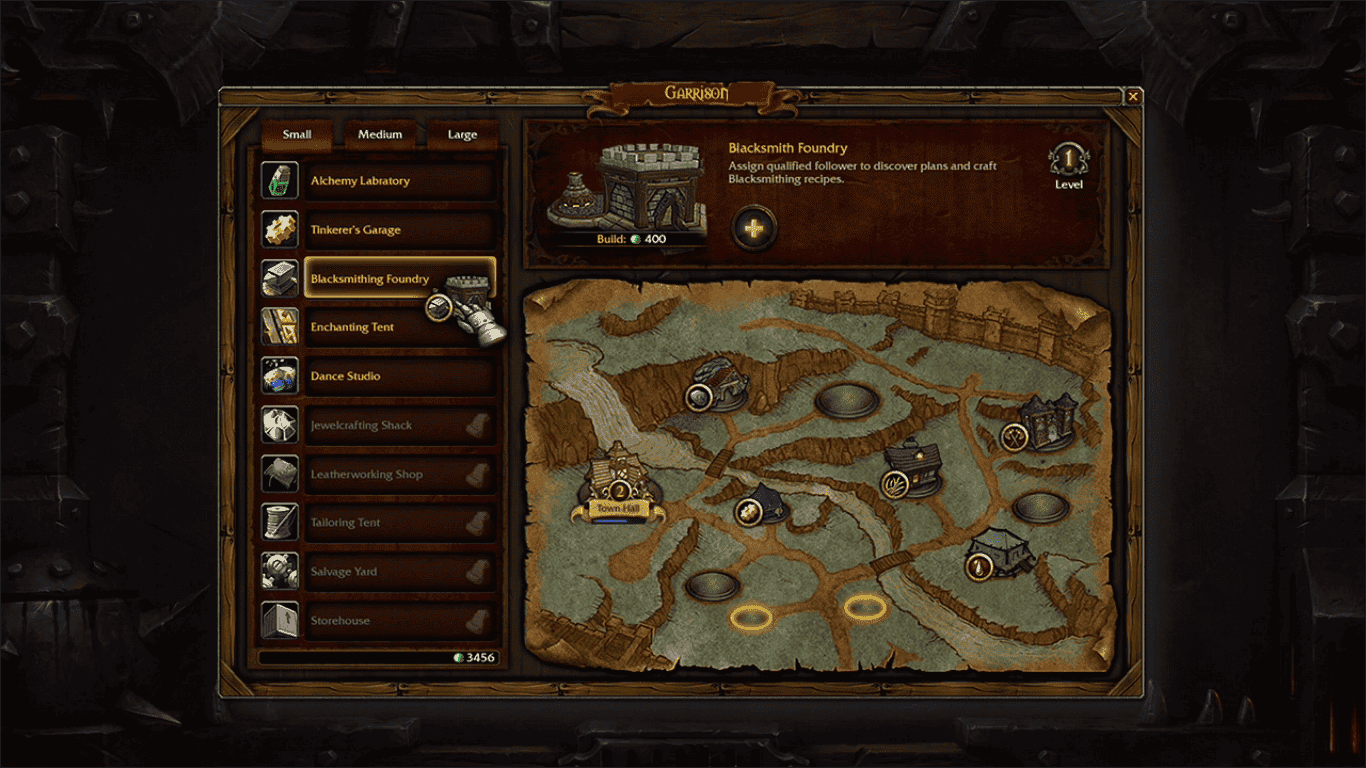This screenshot has height=768, width=1366.
Task: Click the Level 1 badge
Action: 1068,162
